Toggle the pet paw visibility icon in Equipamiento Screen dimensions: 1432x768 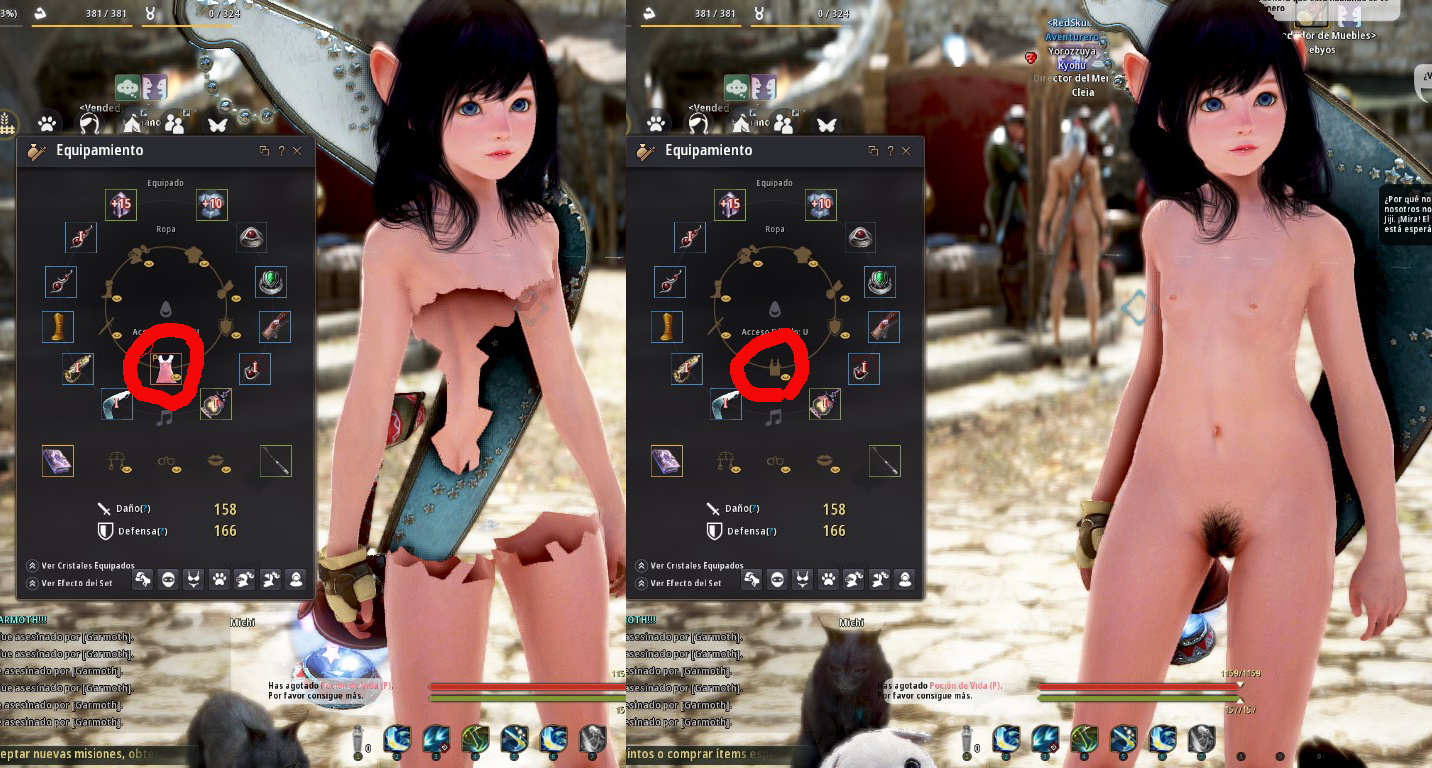219,578
